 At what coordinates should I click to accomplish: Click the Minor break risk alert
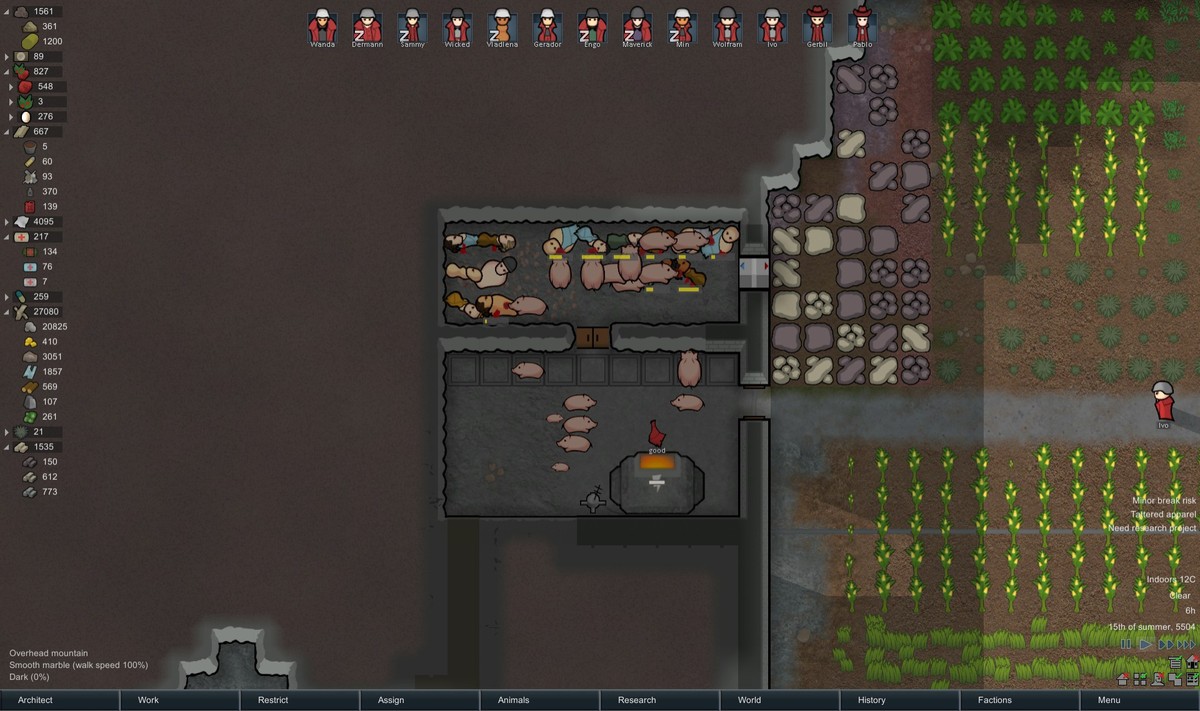pos(1163,500)
